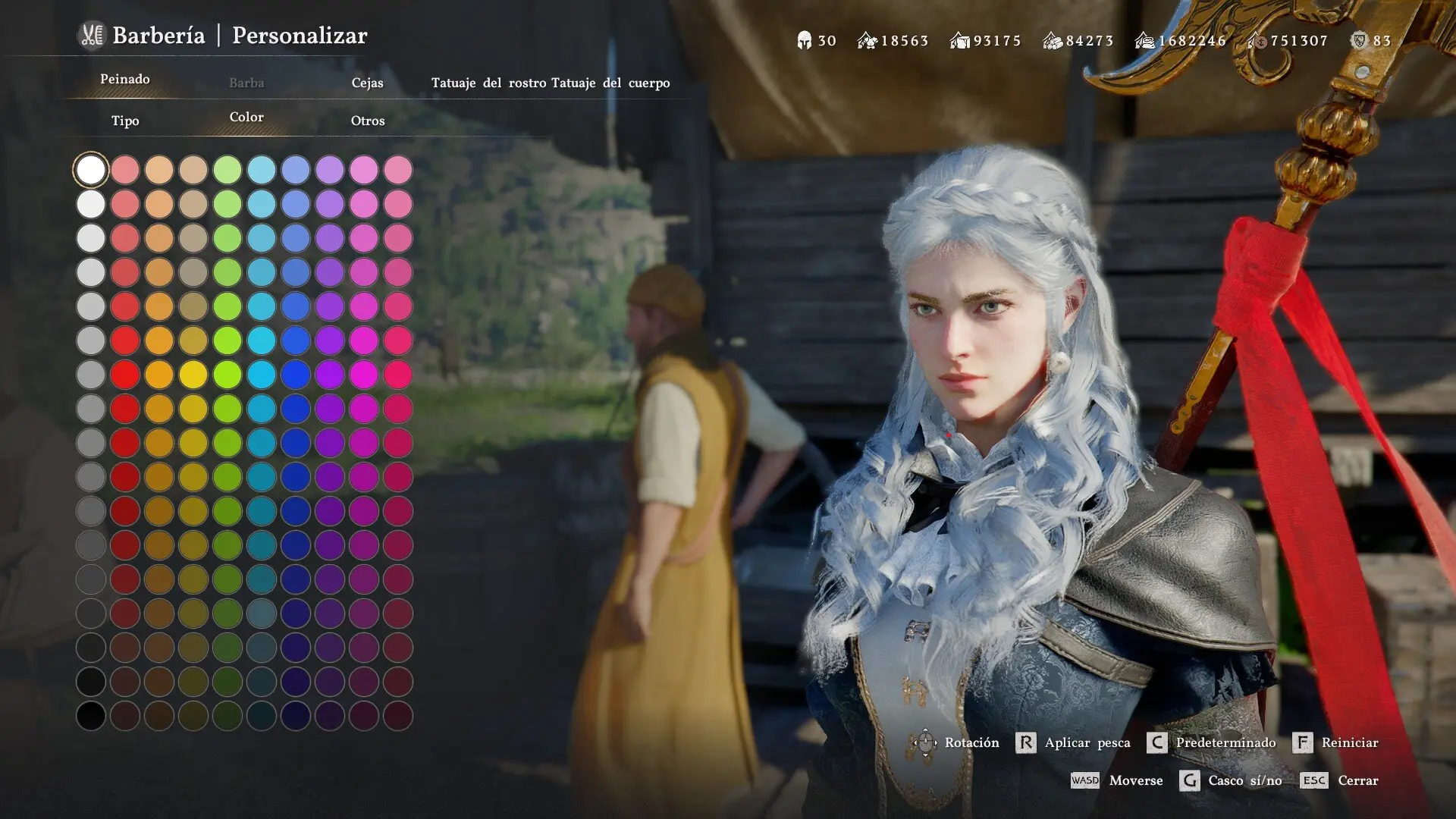Open the Tipo sub-tab

click(125, 121)
